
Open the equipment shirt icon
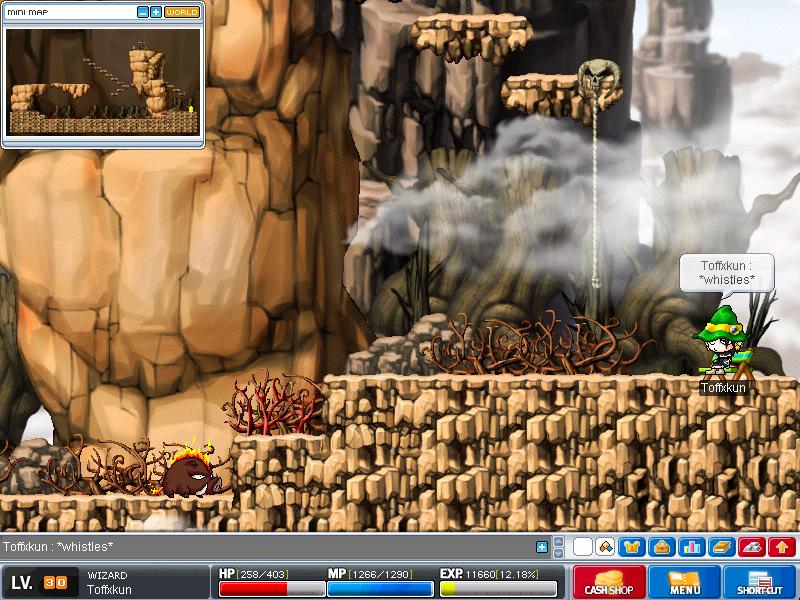point(633,547)
